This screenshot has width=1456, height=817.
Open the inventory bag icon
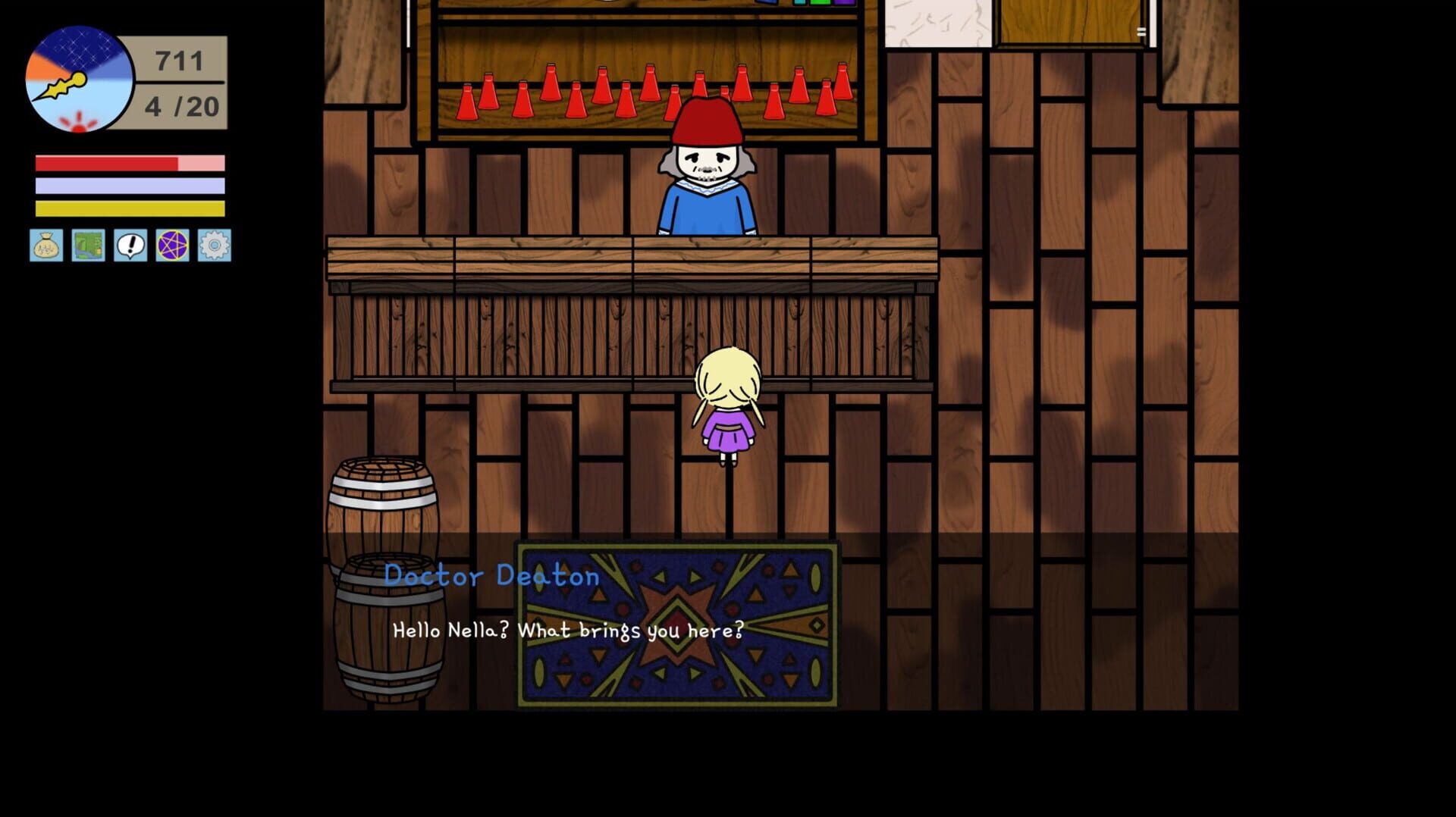[x=46, y=247]
